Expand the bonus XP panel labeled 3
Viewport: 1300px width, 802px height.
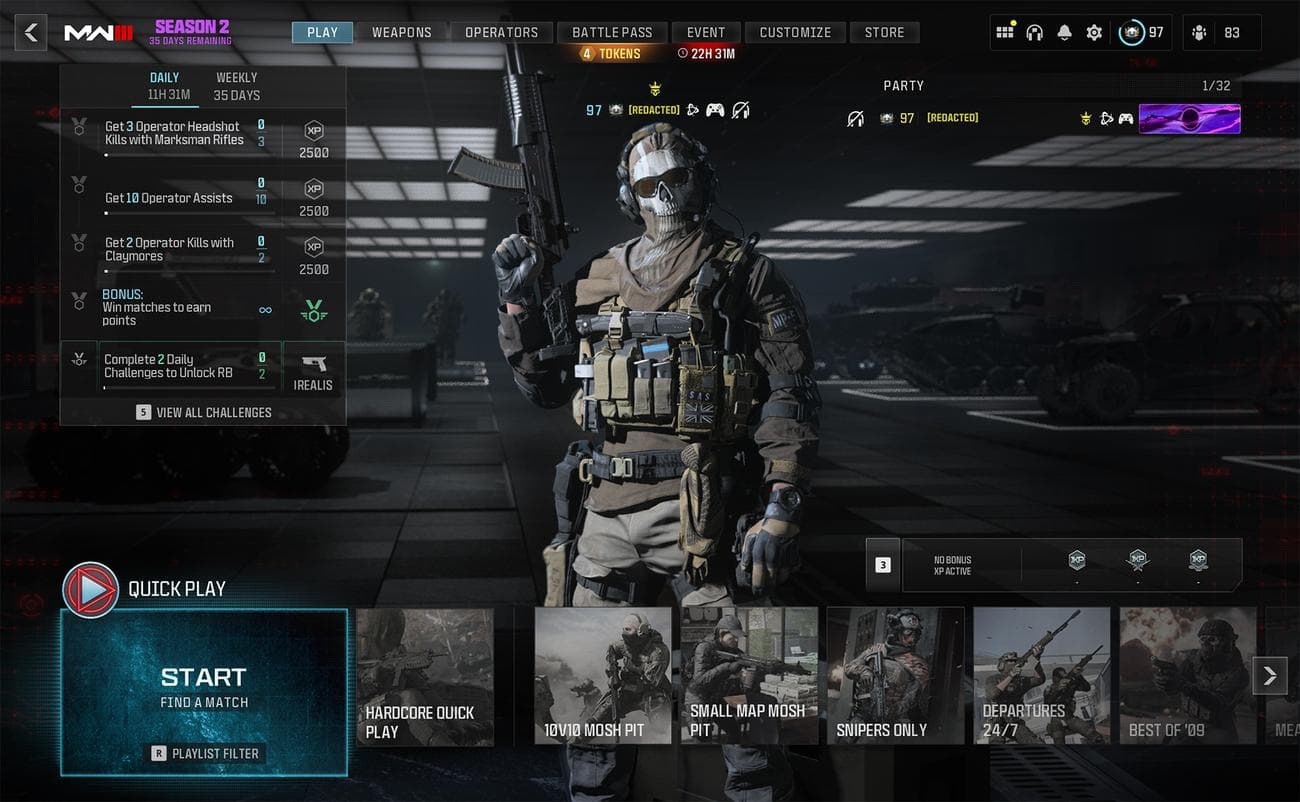coord(881,564)
